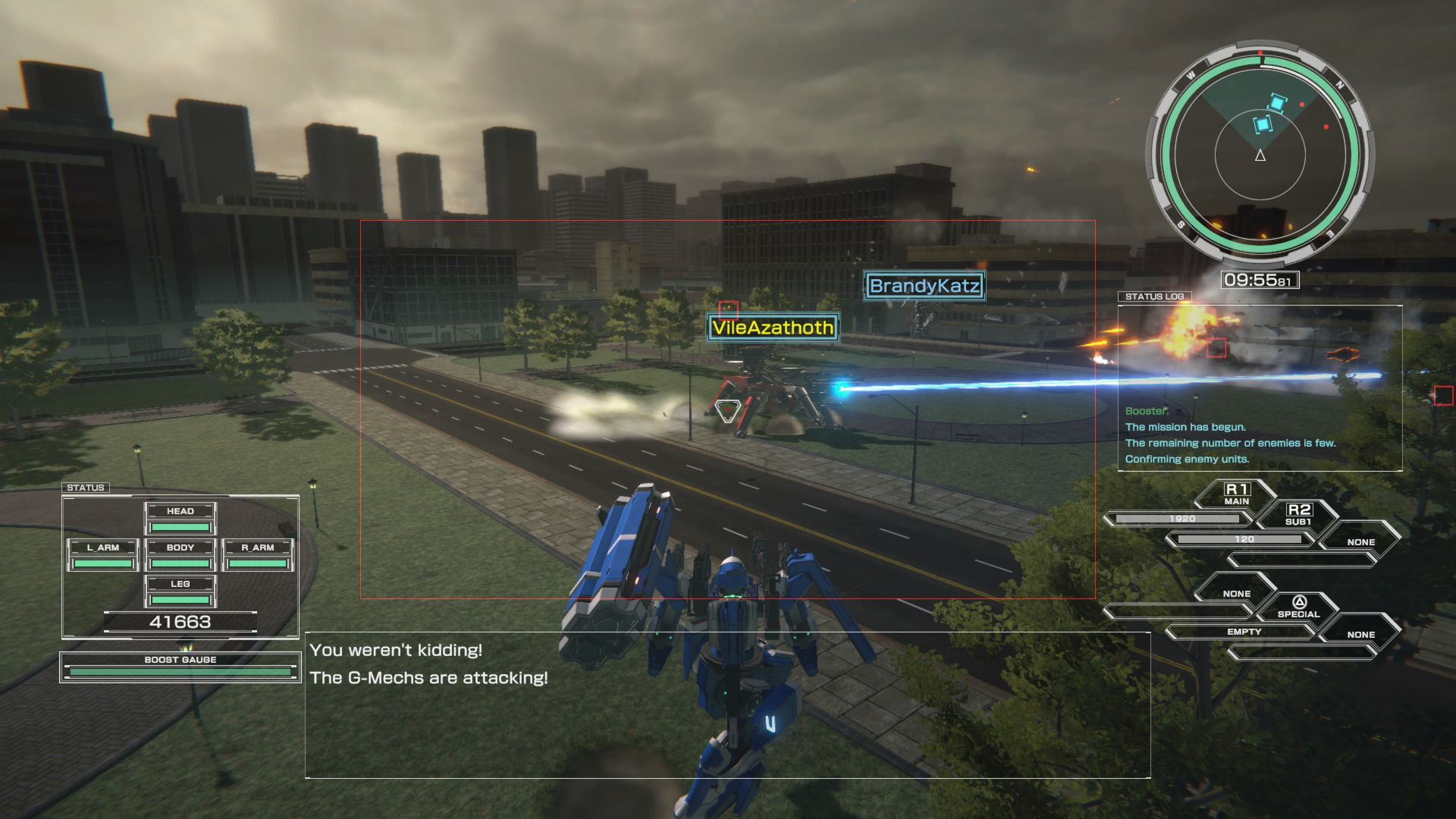Screen dimensions: 1456x819
Task: Click the LEG status indicator
Action: point(180,584)
